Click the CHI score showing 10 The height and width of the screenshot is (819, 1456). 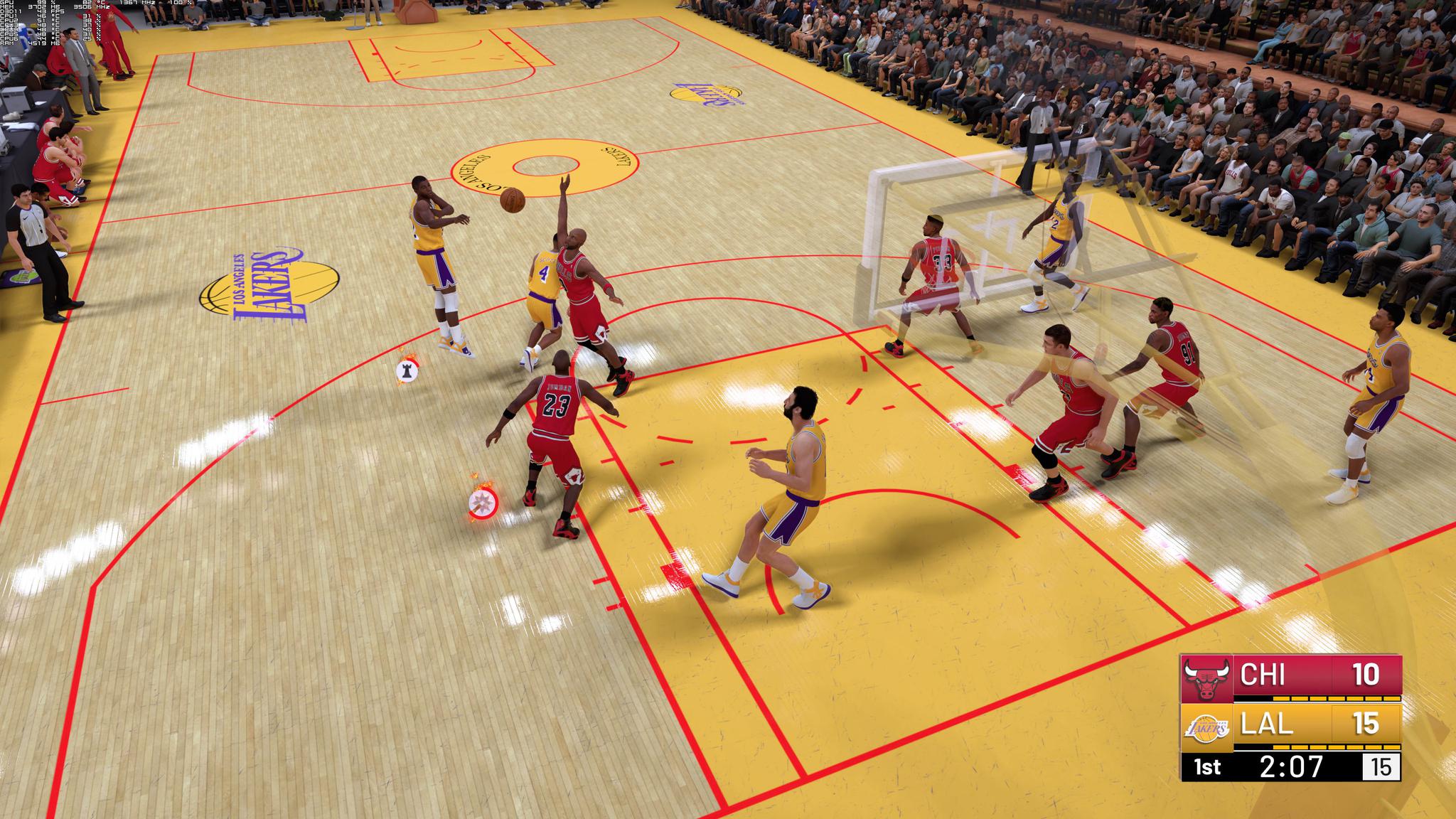pos(1365,673)
